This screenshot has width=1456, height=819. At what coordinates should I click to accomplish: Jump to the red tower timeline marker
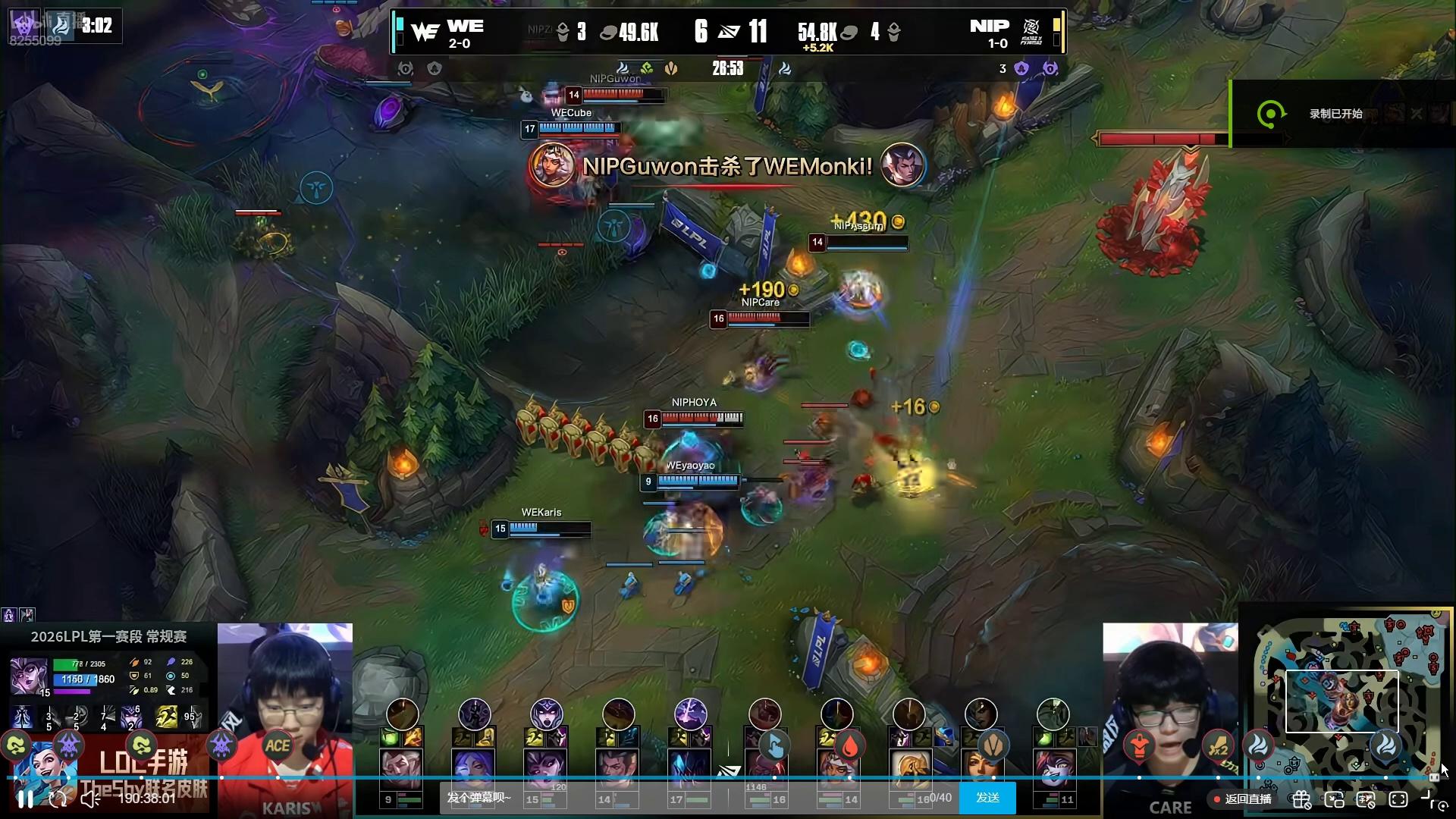(x=1138, y=746)
